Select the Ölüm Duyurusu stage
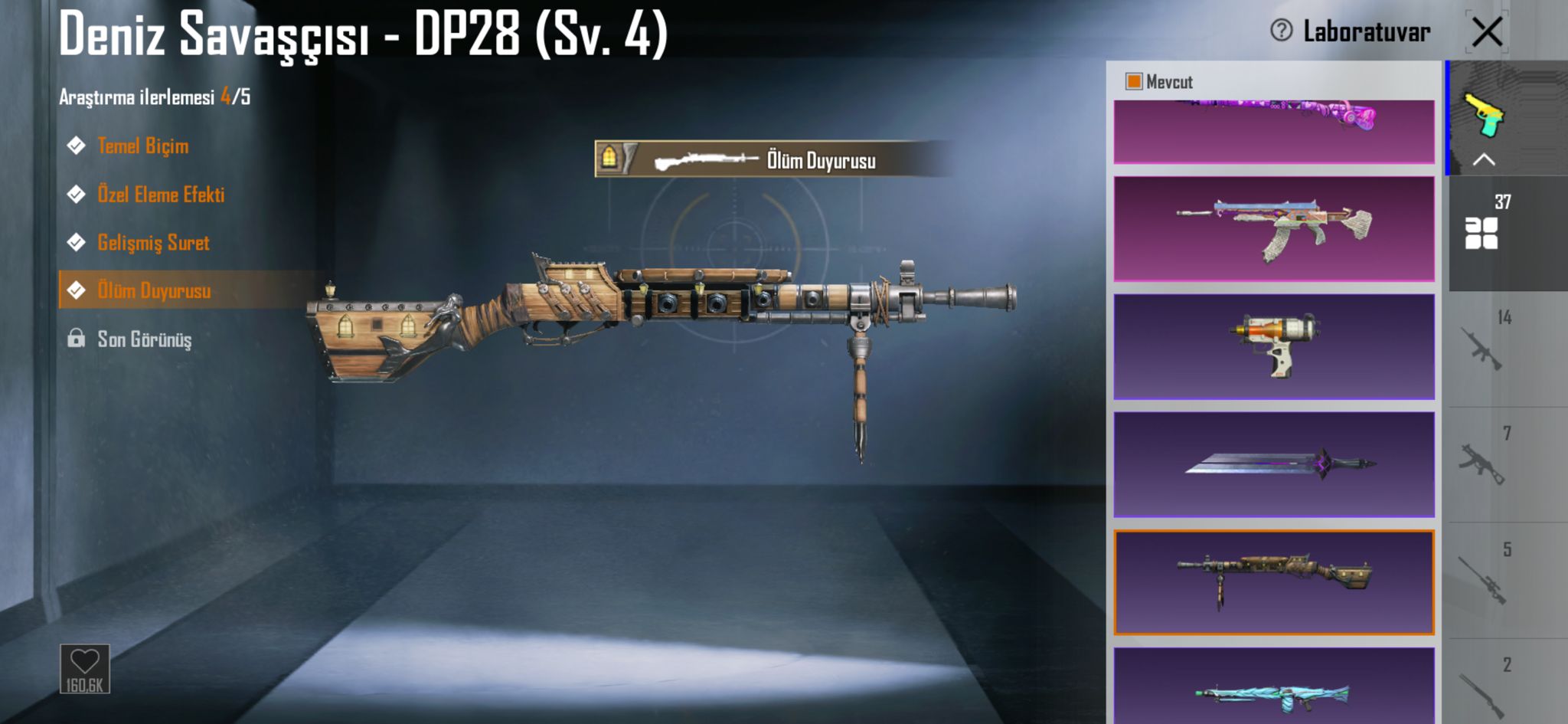This screenshot has width=1568, height=724. (153, 290)
